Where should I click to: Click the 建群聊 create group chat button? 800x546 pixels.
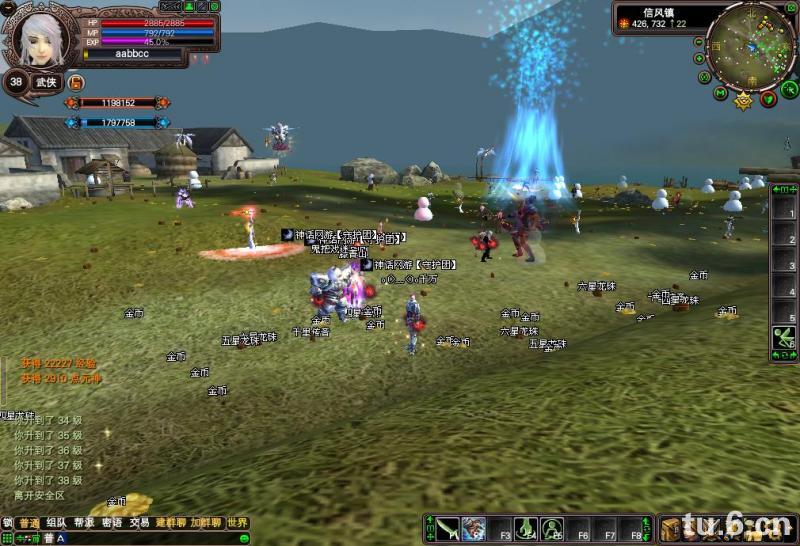pyautogui.click(x=169, y=523)
